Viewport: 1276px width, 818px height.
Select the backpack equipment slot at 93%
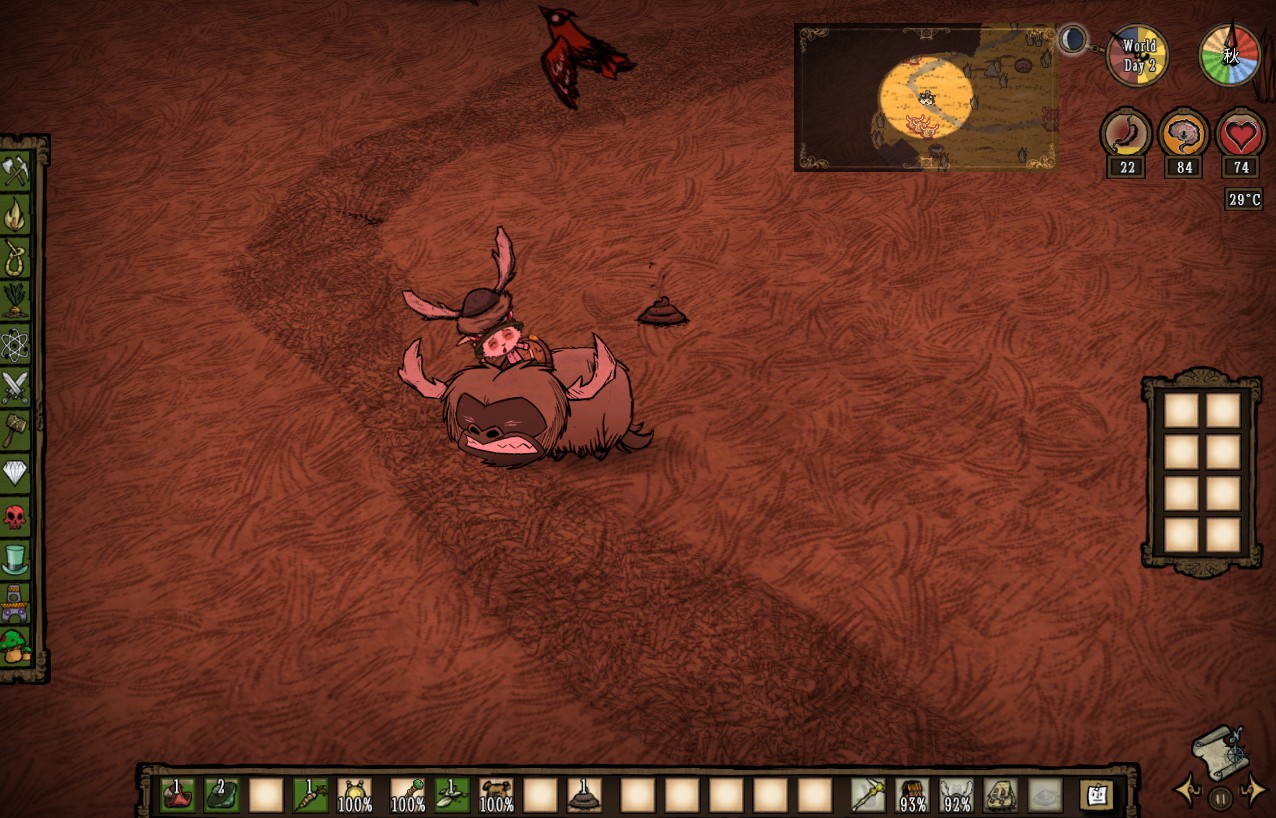[x=912, y=796]
